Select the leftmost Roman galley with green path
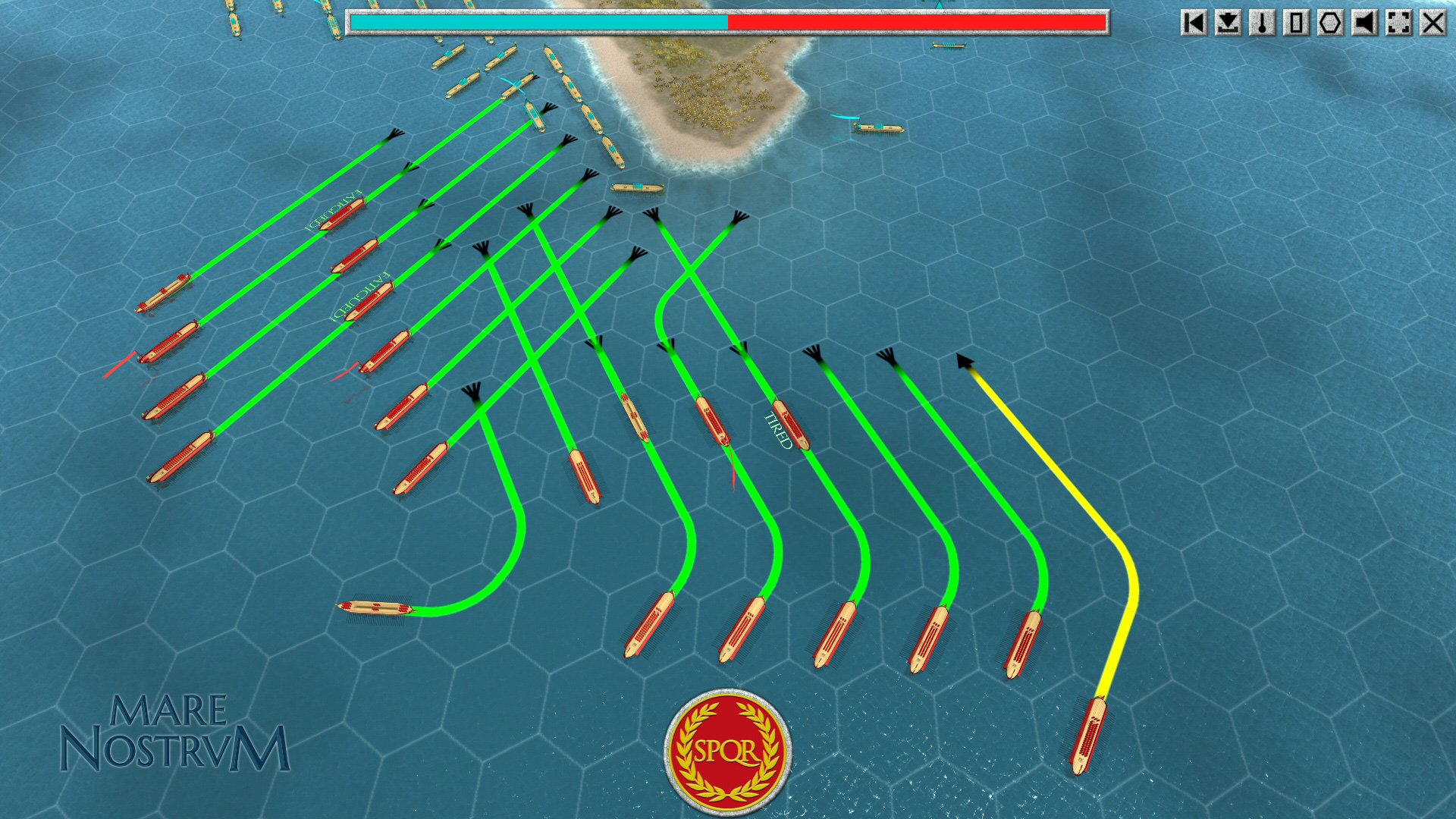The image size is (1456, 819). pyautogui.click(x=163, y=292)
